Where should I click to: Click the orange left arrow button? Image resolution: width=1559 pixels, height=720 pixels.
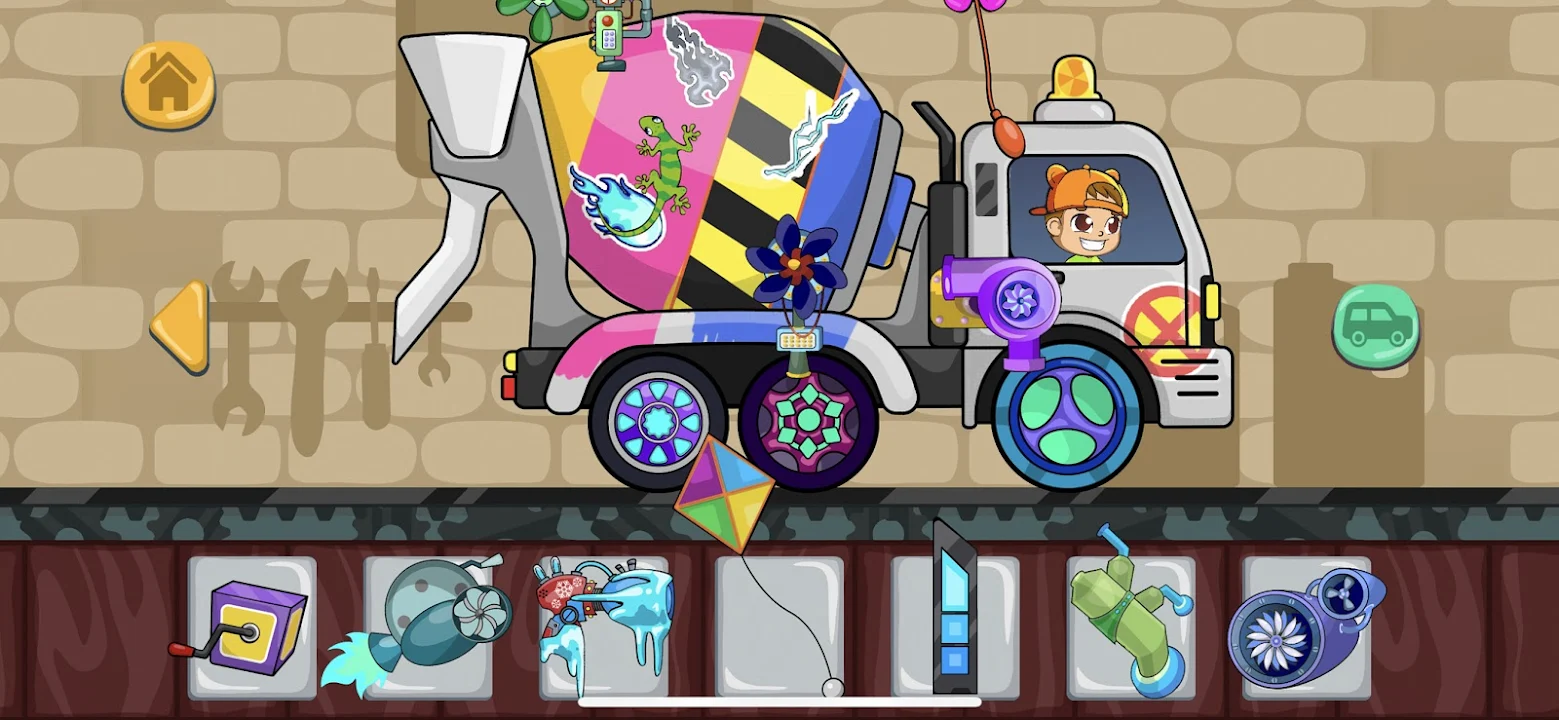point(181,326)
